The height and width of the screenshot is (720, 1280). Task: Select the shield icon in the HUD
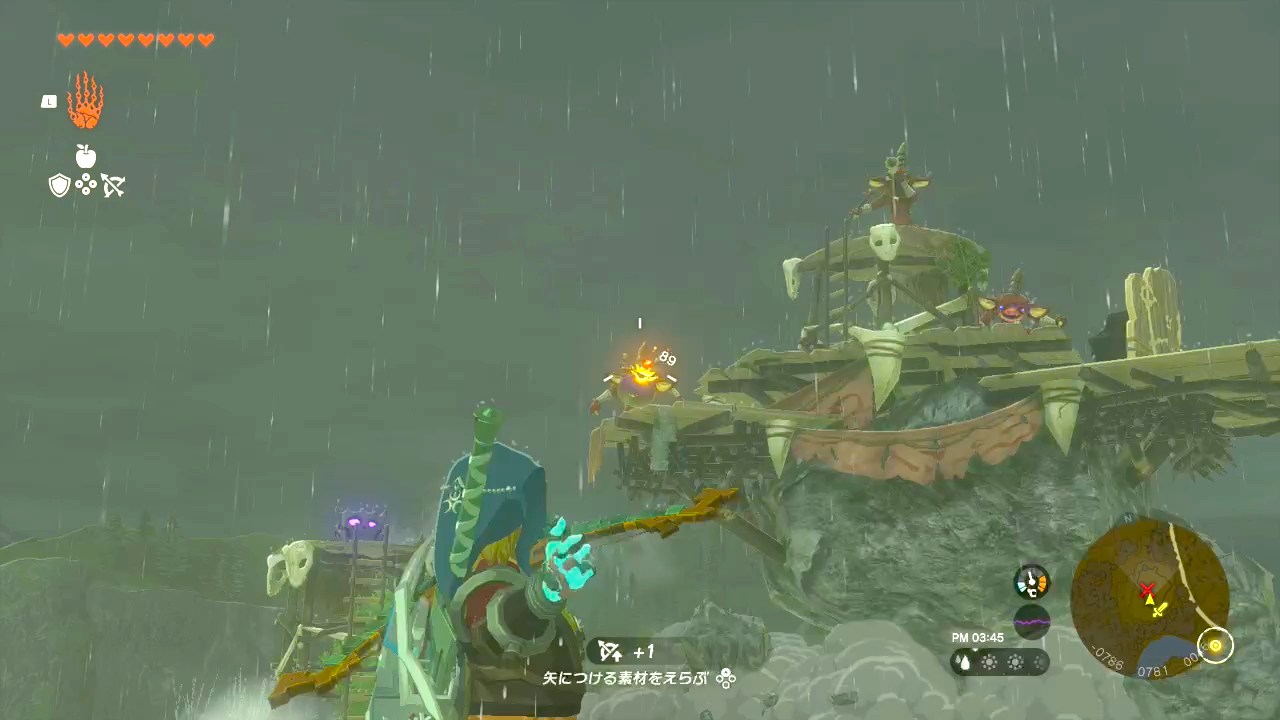[59, 185]
